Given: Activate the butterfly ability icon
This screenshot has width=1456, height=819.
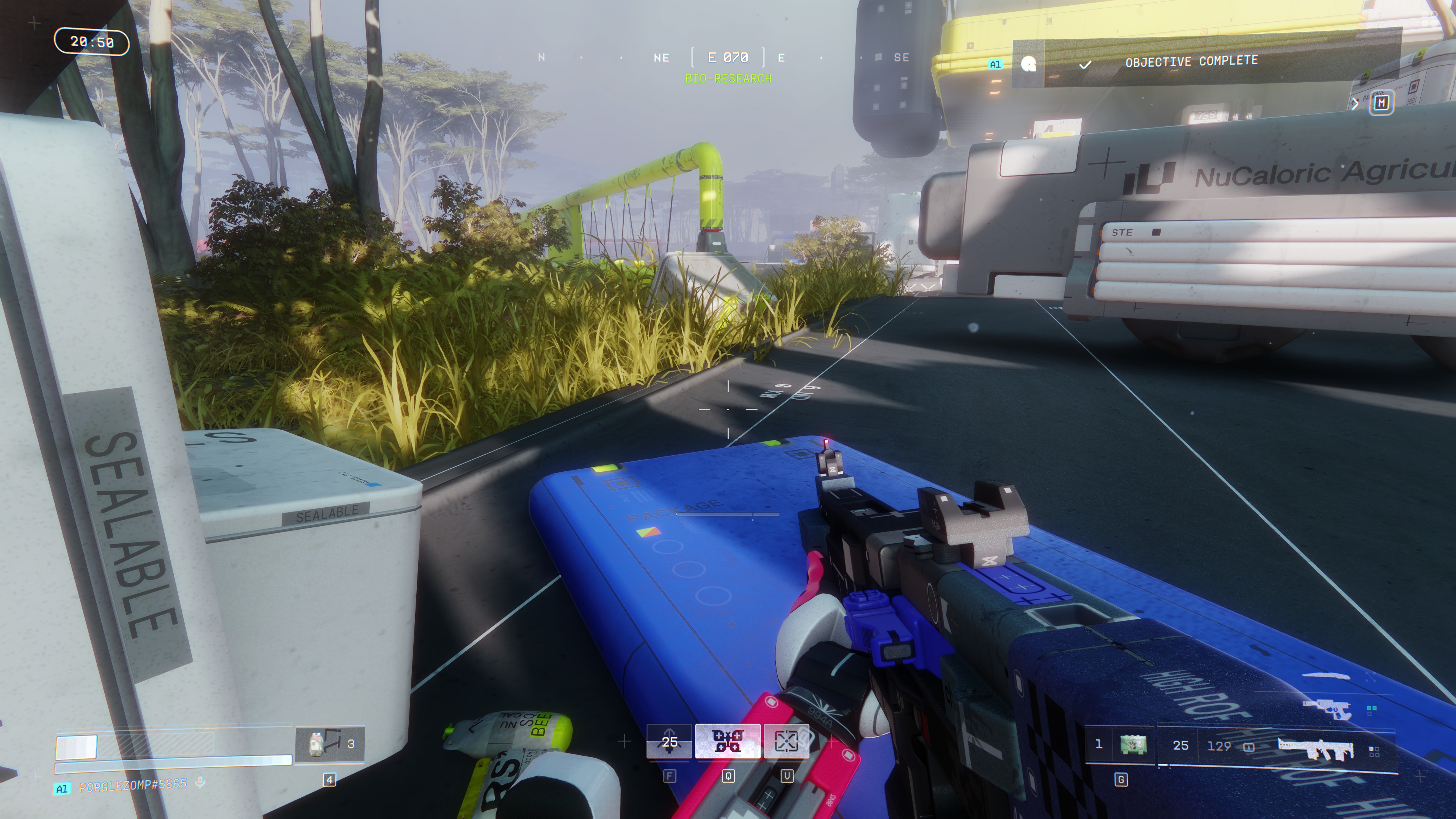Looking at the screenshot, I should (728, 741).
